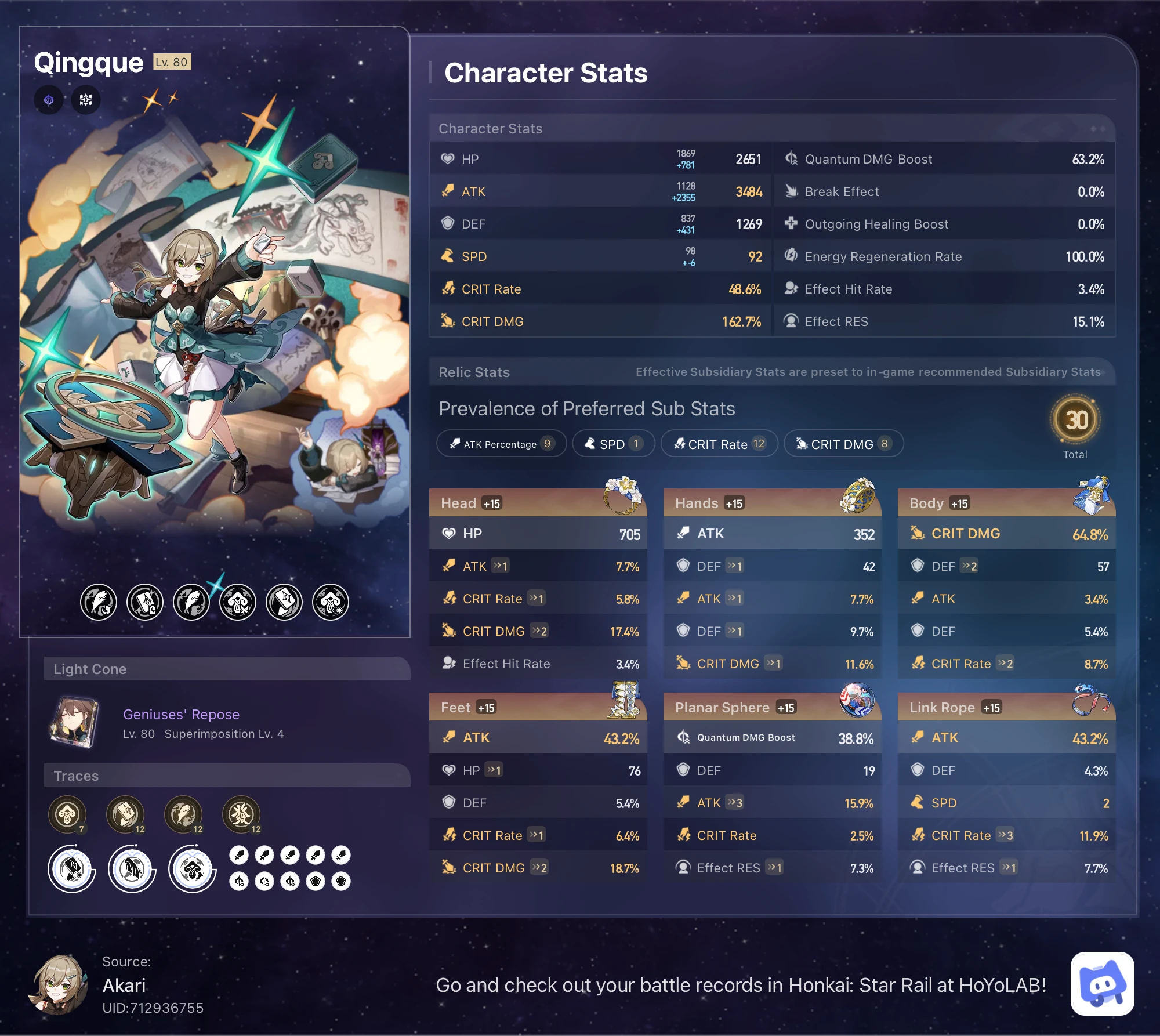The width and height of the screenshot is (1160, 1036).
Task: Enable the SPD sub-stat filter pill
Action: [x=613, y=444]
